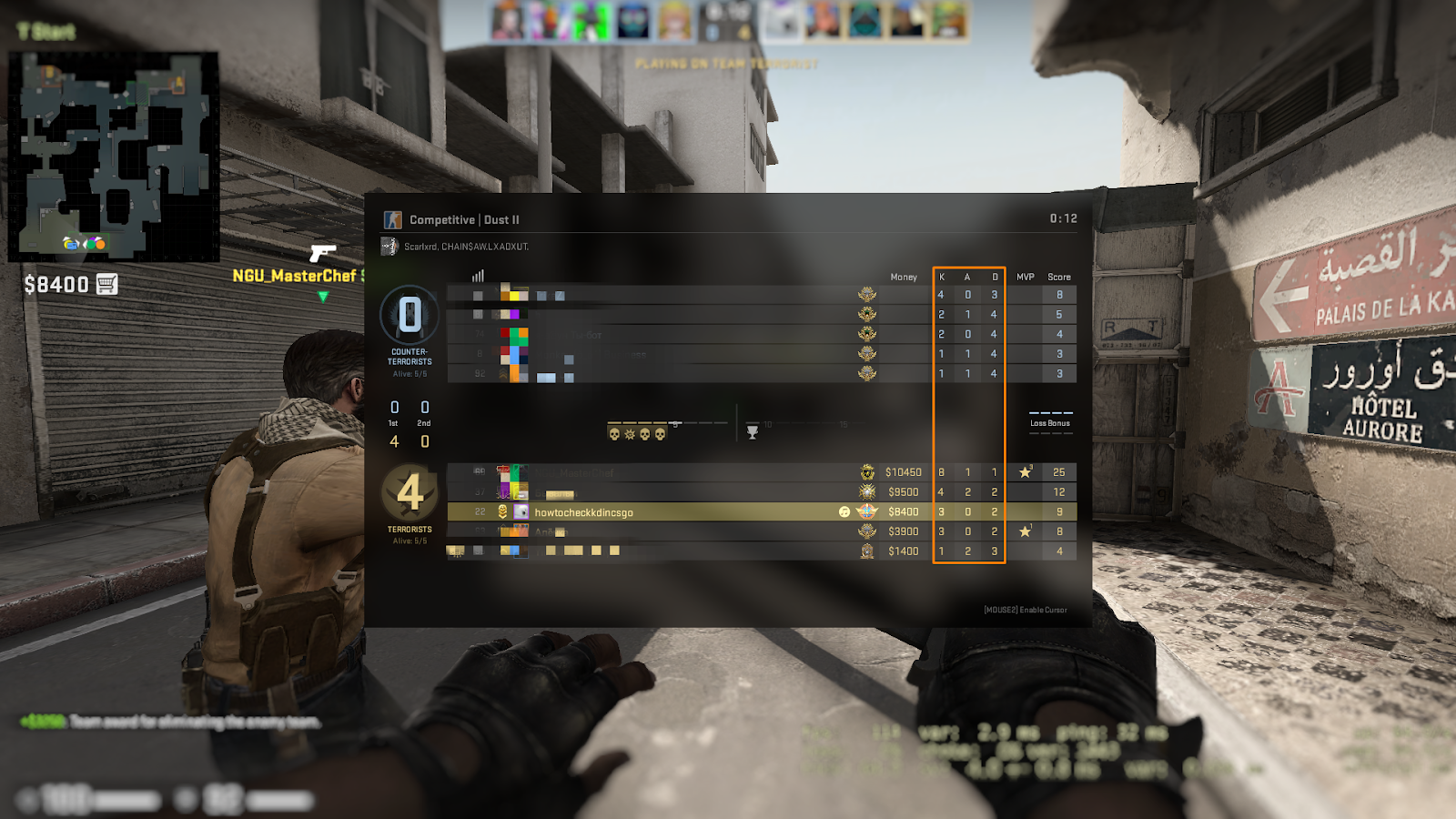Click the music kit note icon on howtocheckkdincsgo's row
The width and height of the screenshot is (1456, 819).
(844, 511)
